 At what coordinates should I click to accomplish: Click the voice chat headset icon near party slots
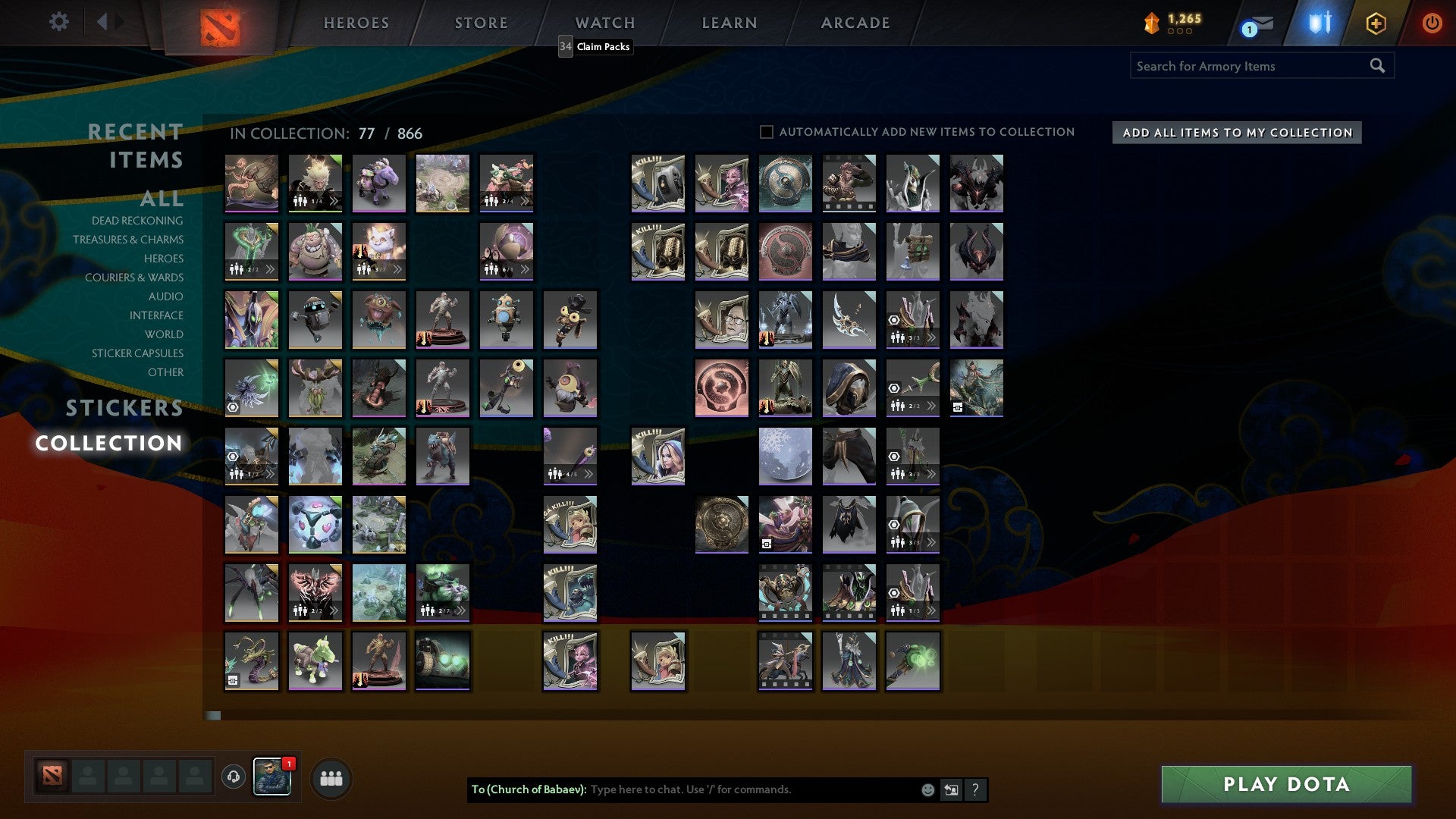point(234,777)
